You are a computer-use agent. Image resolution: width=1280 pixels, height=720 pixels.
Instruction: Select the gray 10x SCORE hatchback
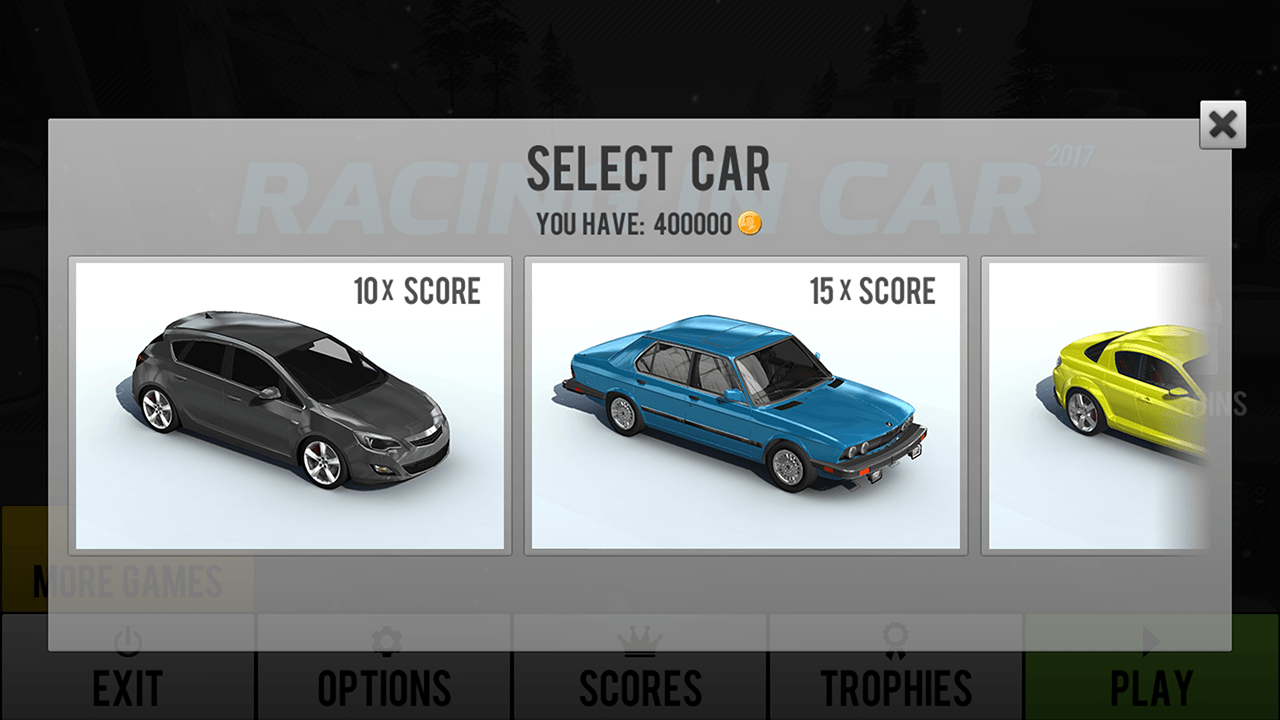[288, 405]
